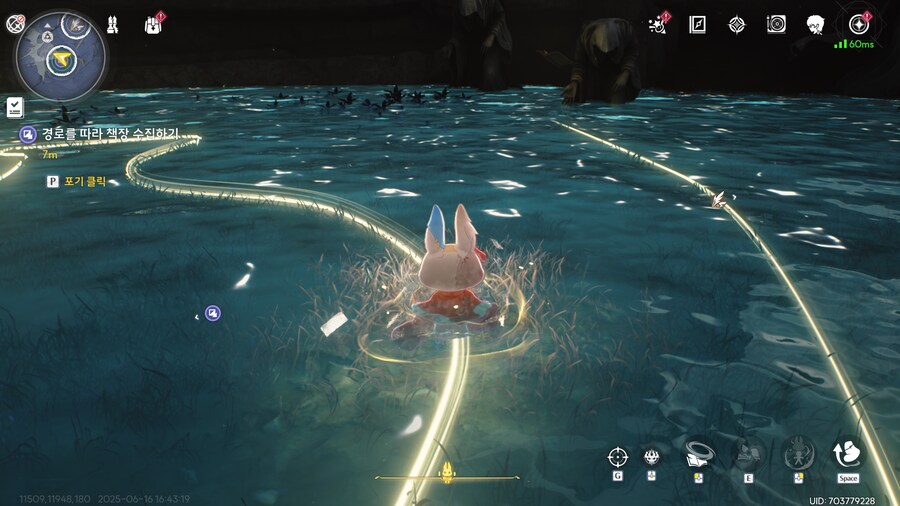Activate the spiky crown-shaped ability icon

click(x=651, y=457)
